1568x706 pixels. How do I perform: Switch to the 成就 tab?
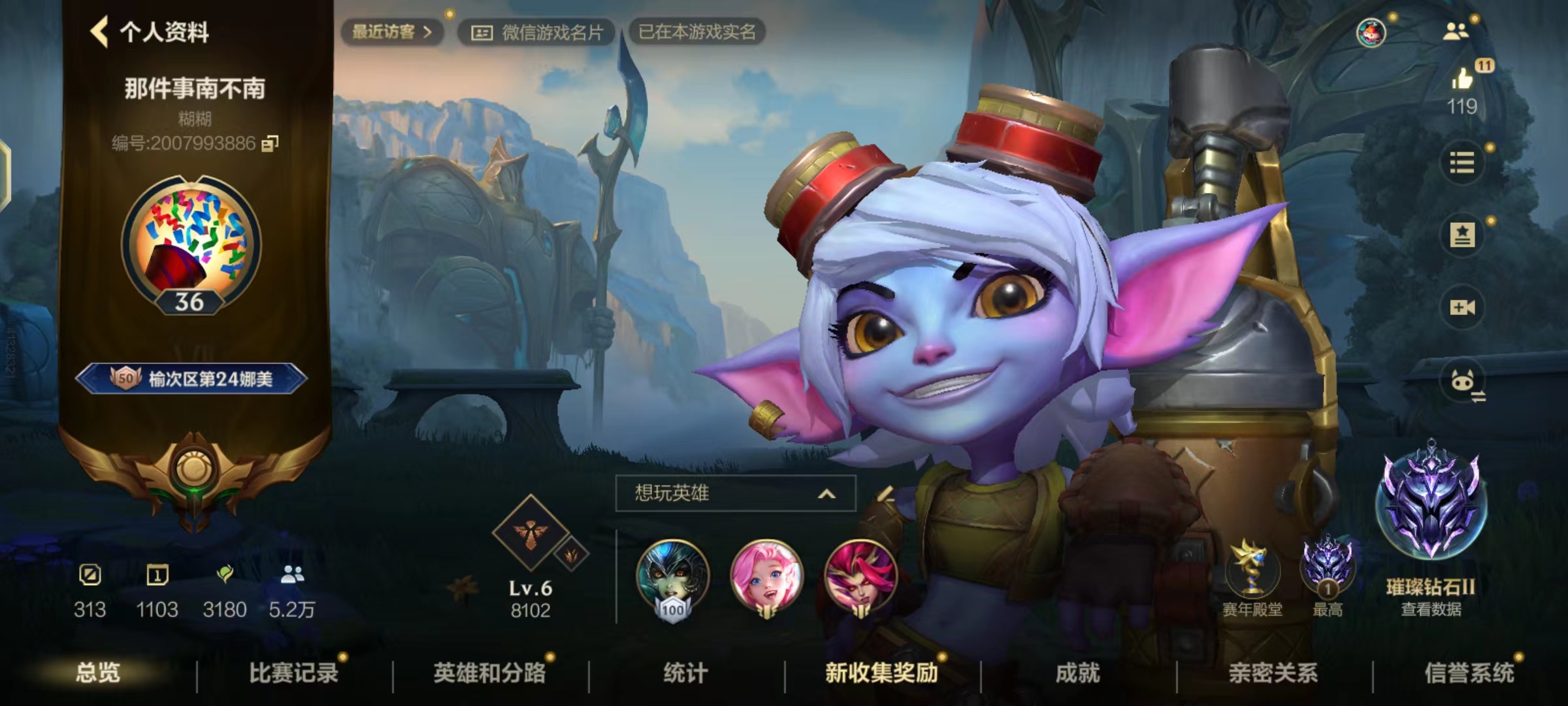pos(1077,673)
